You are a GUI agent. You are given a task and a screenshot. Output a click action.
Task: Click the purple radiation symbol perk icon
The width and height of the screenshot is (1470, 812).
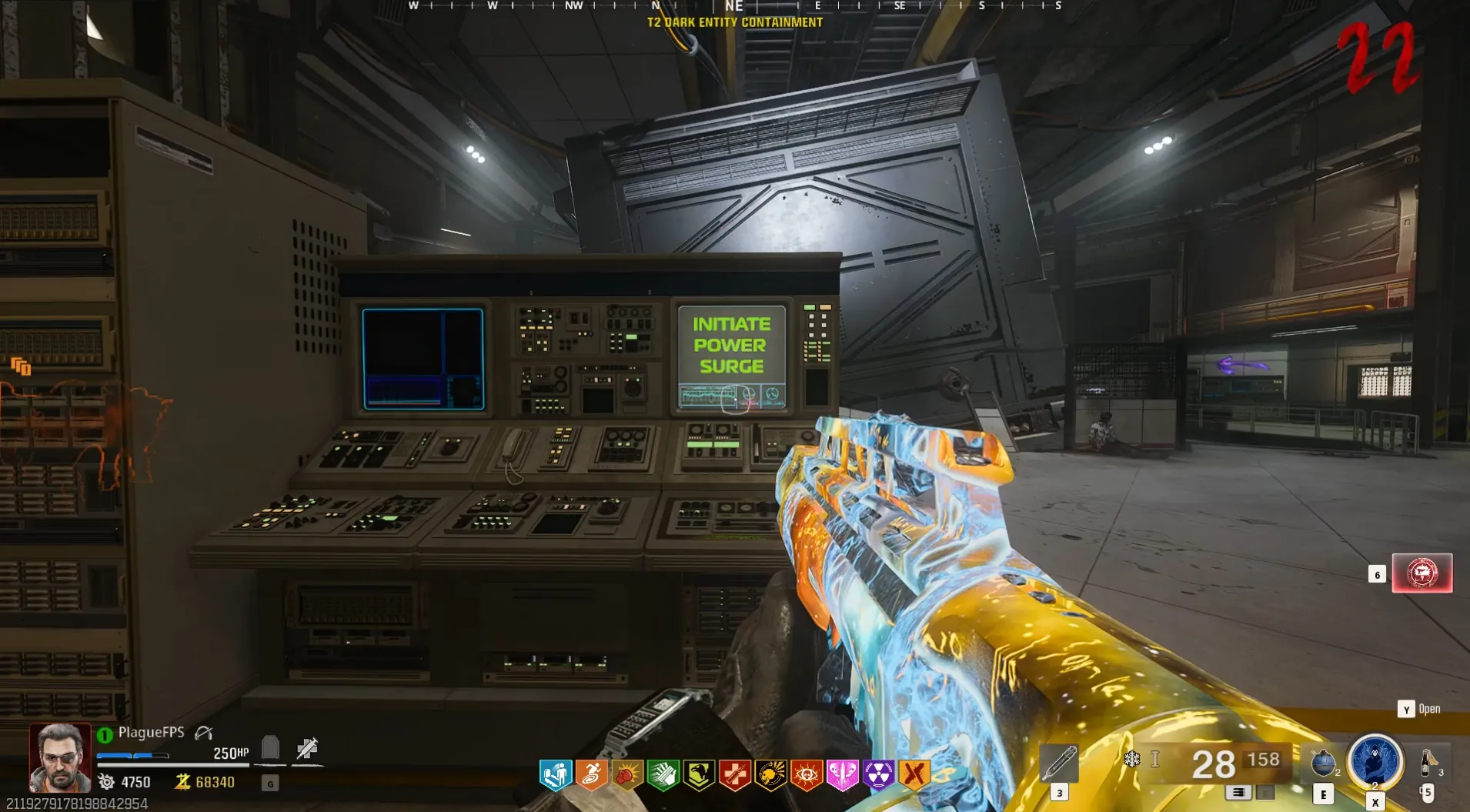878,775
